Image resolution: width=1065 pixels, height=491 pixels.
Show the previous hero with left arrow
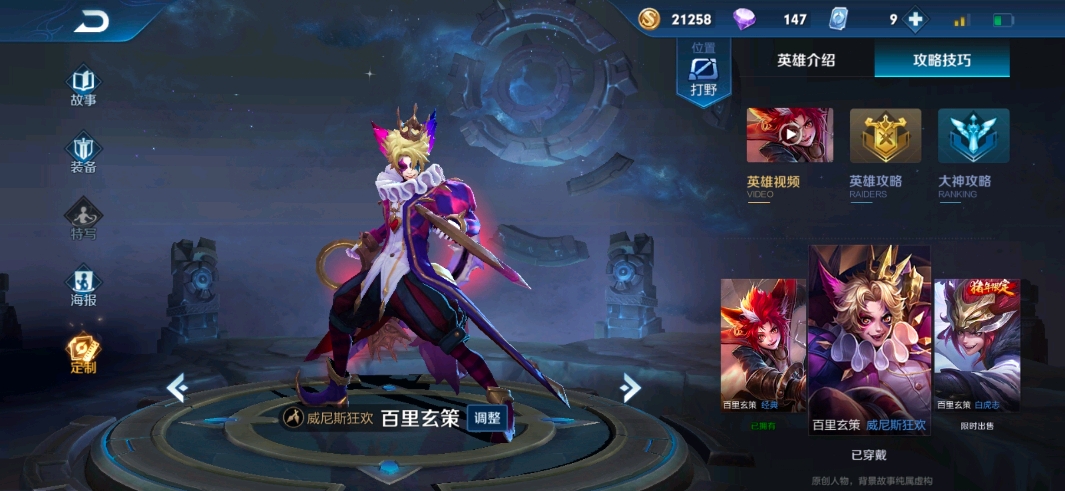coord(178,387)
